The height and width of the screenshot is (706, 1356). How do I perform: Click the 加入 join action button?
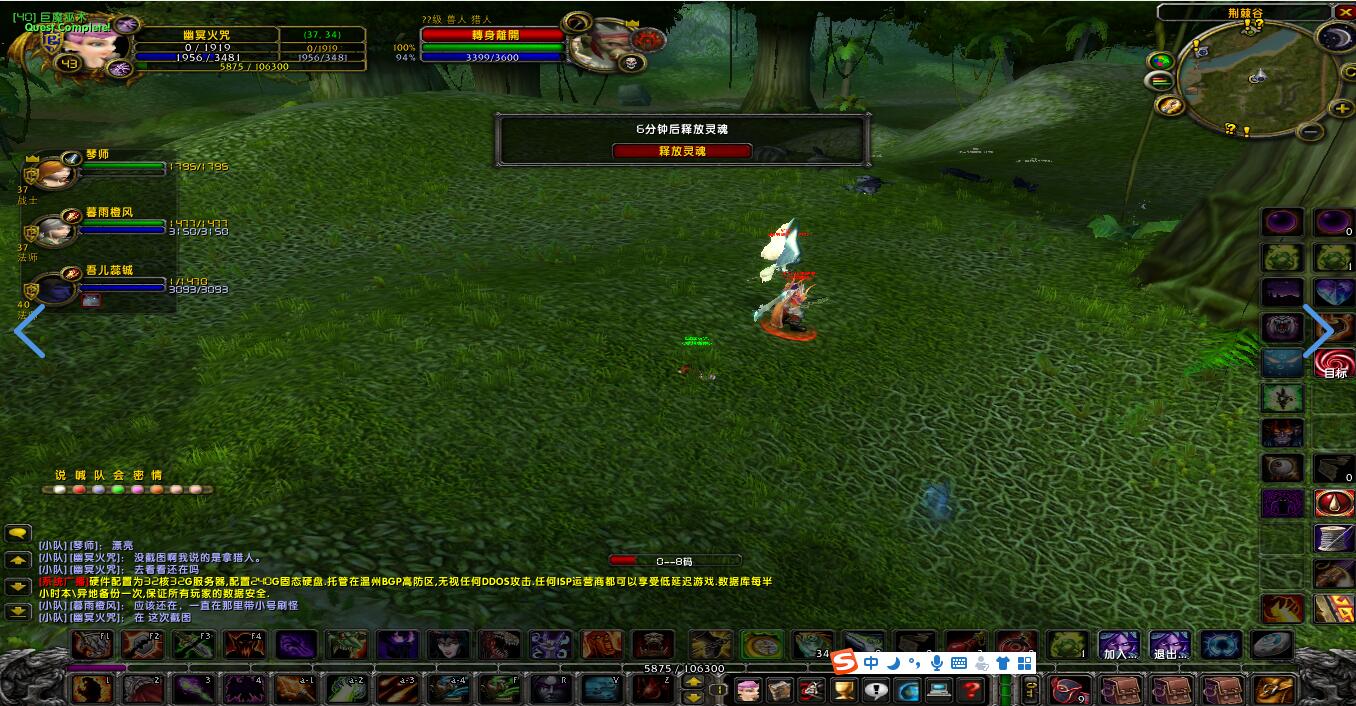(1118, 645)
